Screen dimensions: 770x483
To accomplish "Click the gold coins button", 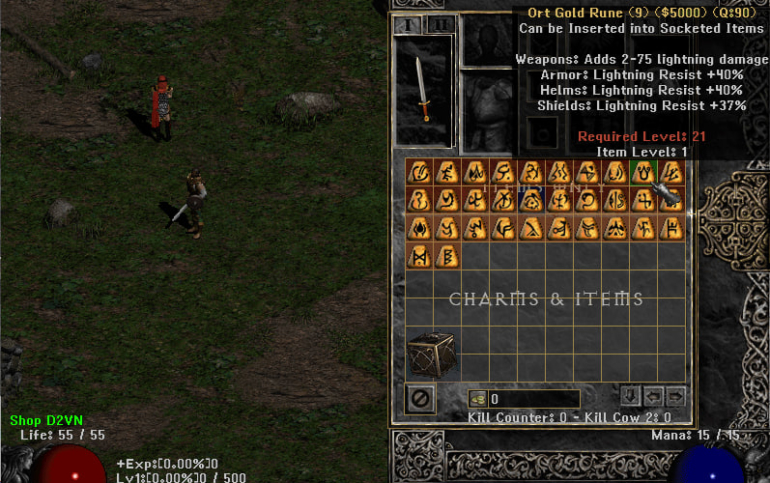I will (476, 399).
